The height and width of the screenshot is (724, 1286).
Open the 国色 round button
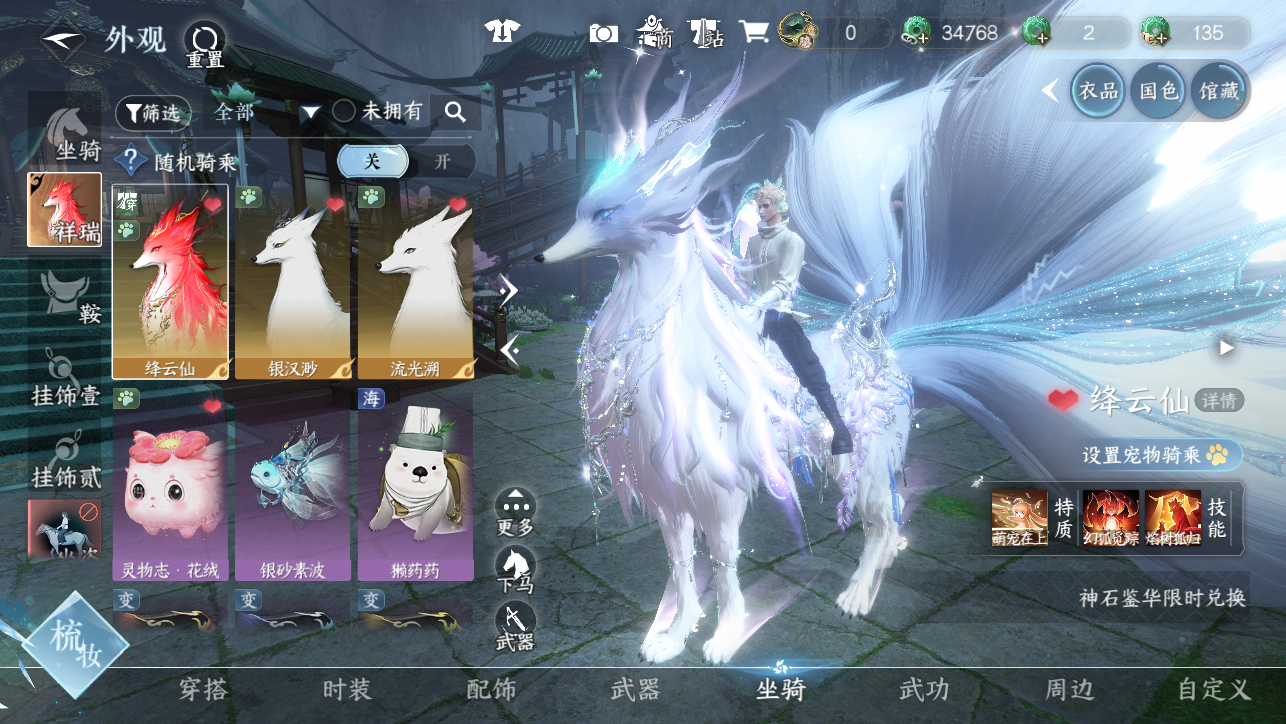[1159, 91]
